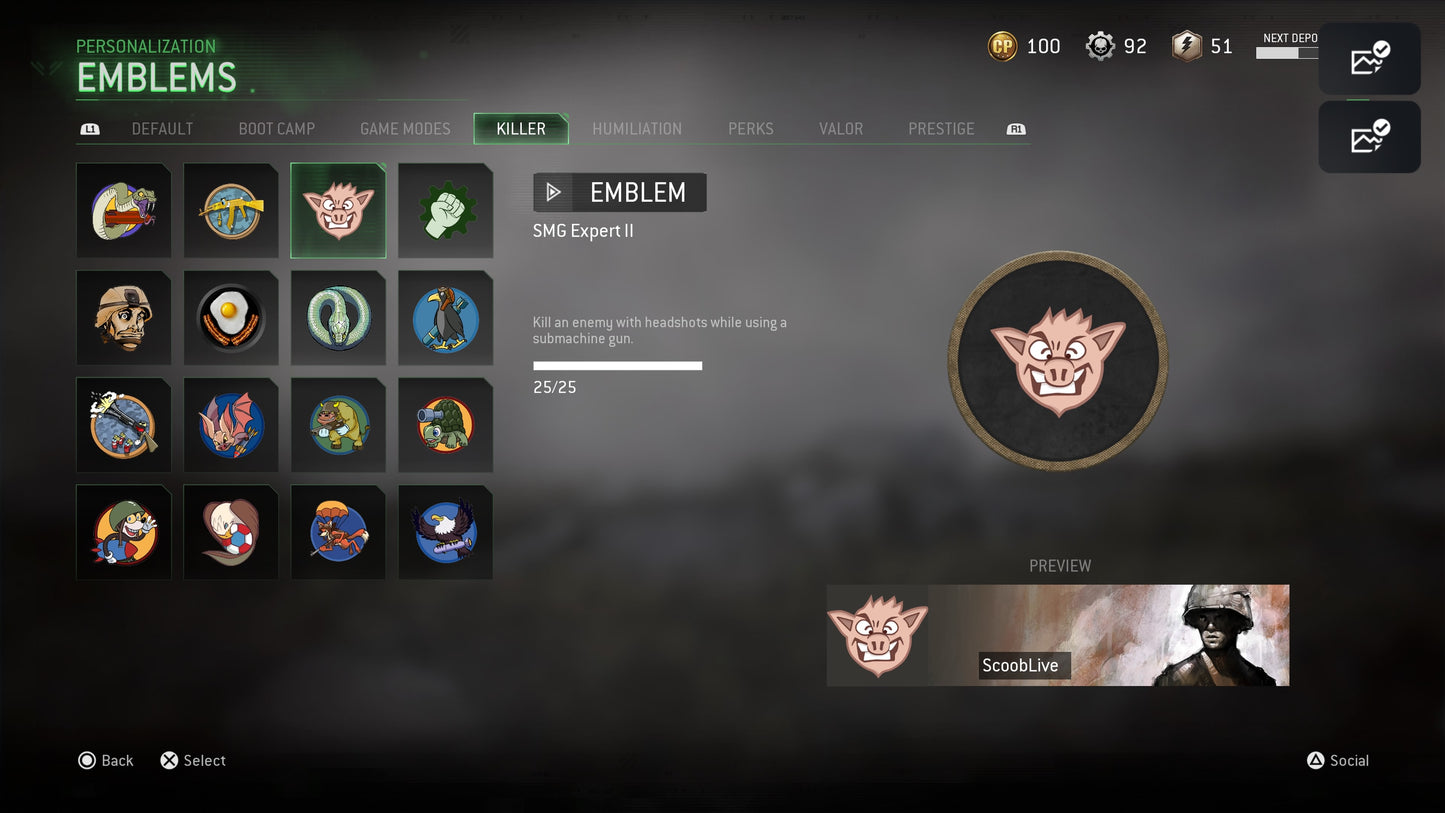Viewport: 1445px width, 813px height.
Task: Select the pig emblem thumbnail
Action: (x=338, y=210)
